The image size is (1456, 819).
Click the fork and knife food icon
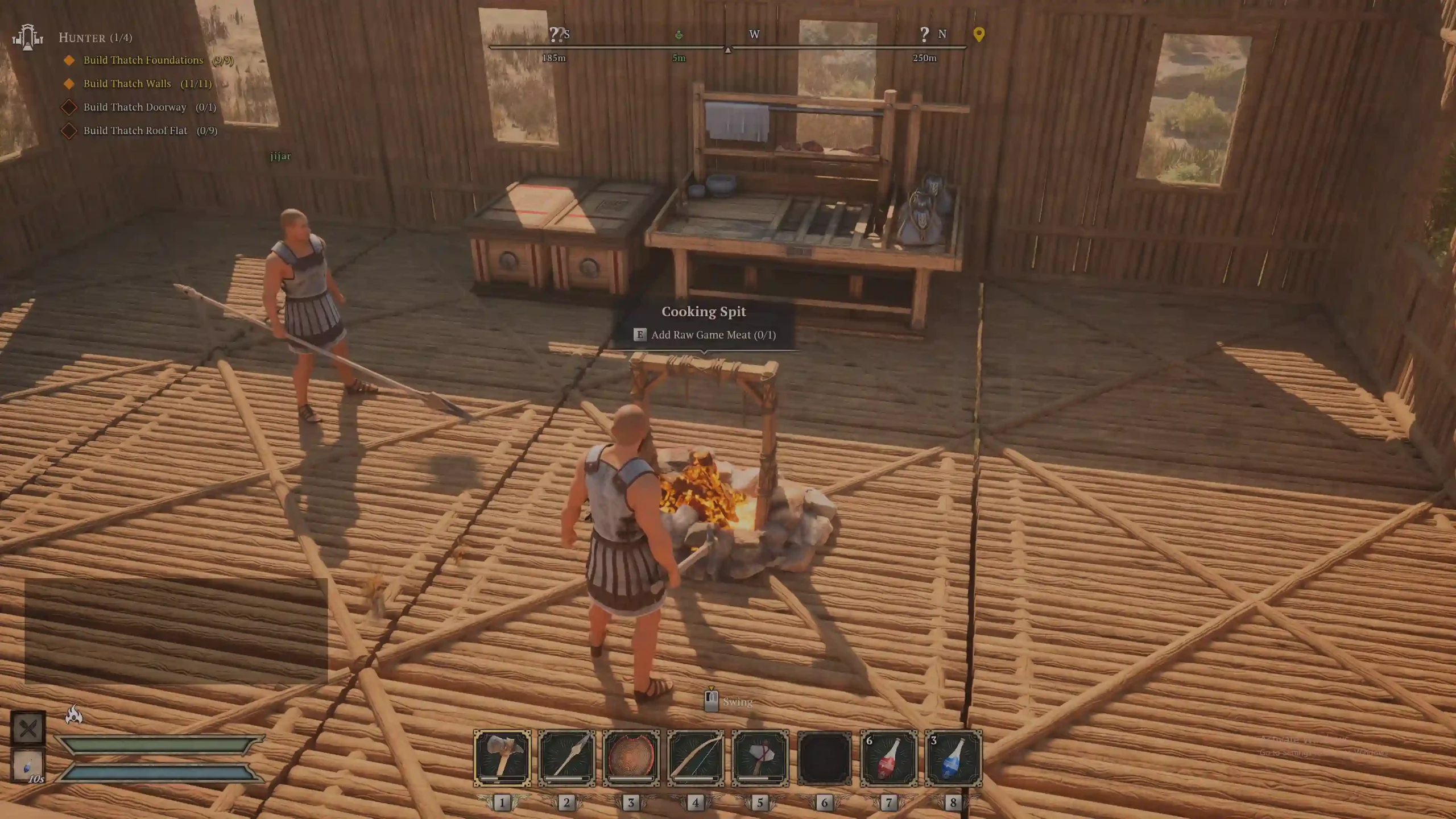[28, 728]
